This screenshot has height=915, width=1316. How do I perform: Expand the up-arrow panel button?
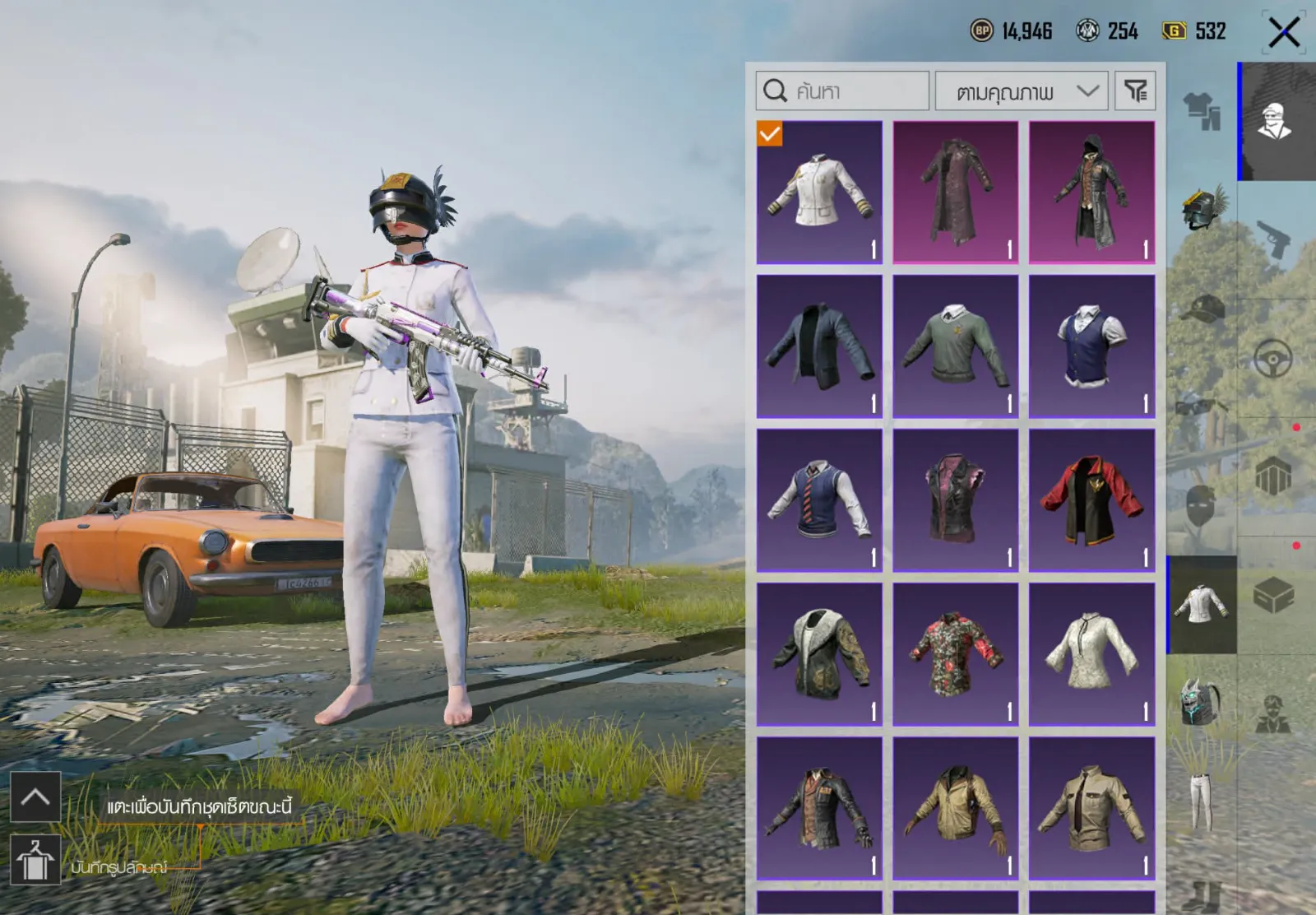(x=35, y=797)
